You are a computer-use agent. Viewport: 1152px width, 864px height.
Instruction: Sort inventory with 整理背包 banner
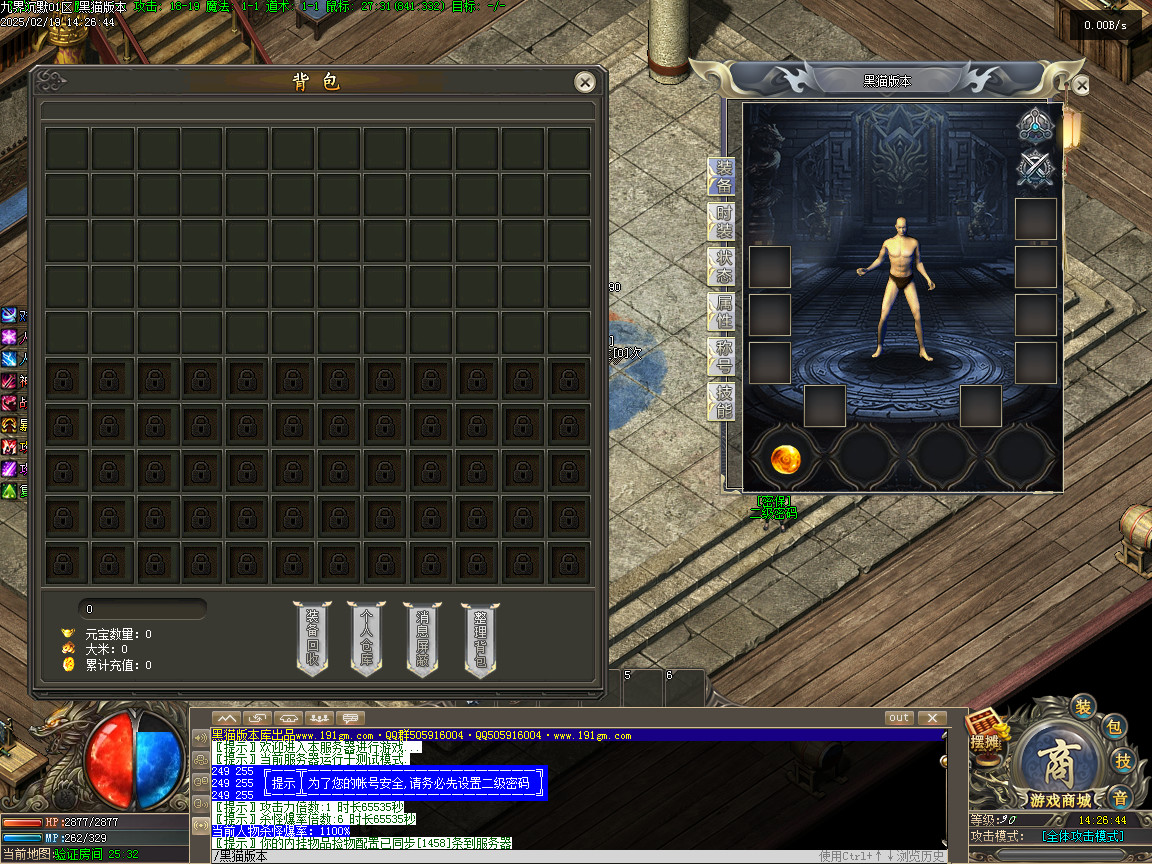pos(480,638)
